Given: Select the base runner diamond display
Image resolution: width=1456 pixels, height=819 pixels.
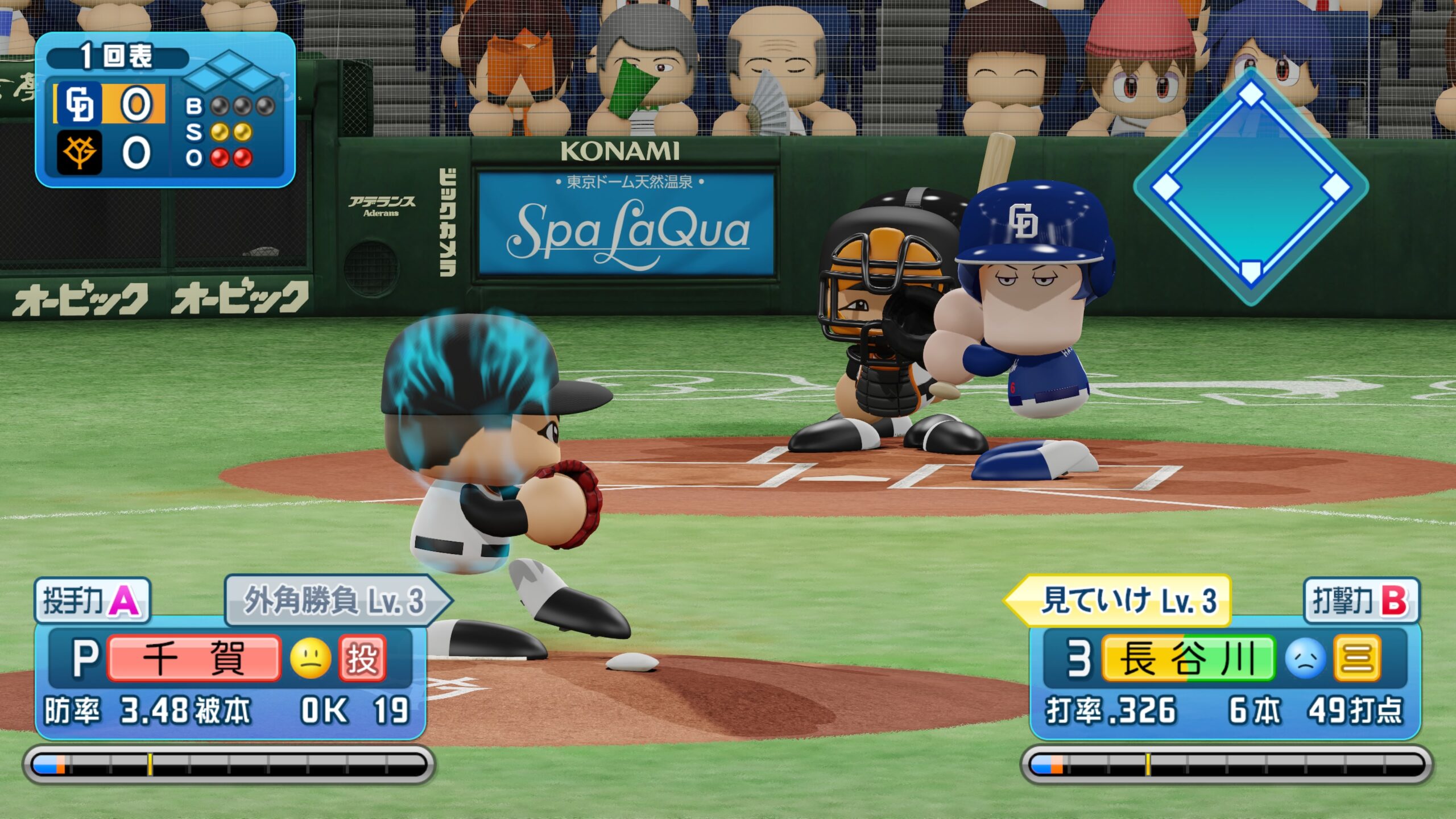Looking at the screenshot, I should [x=1250, y=187].
